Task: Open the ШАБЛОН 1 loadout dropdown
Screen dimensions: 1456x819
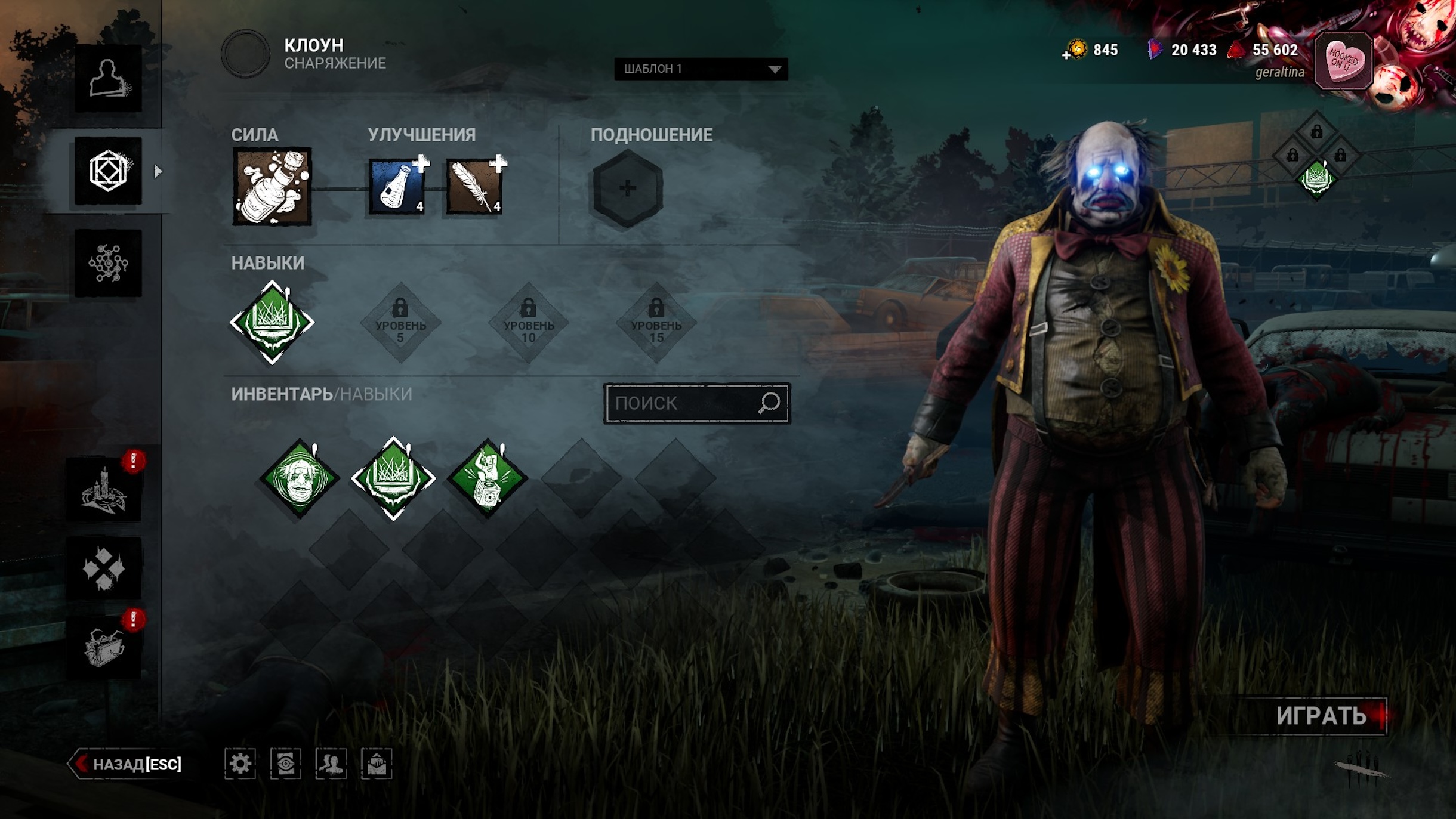Action: tap(701, 69)
